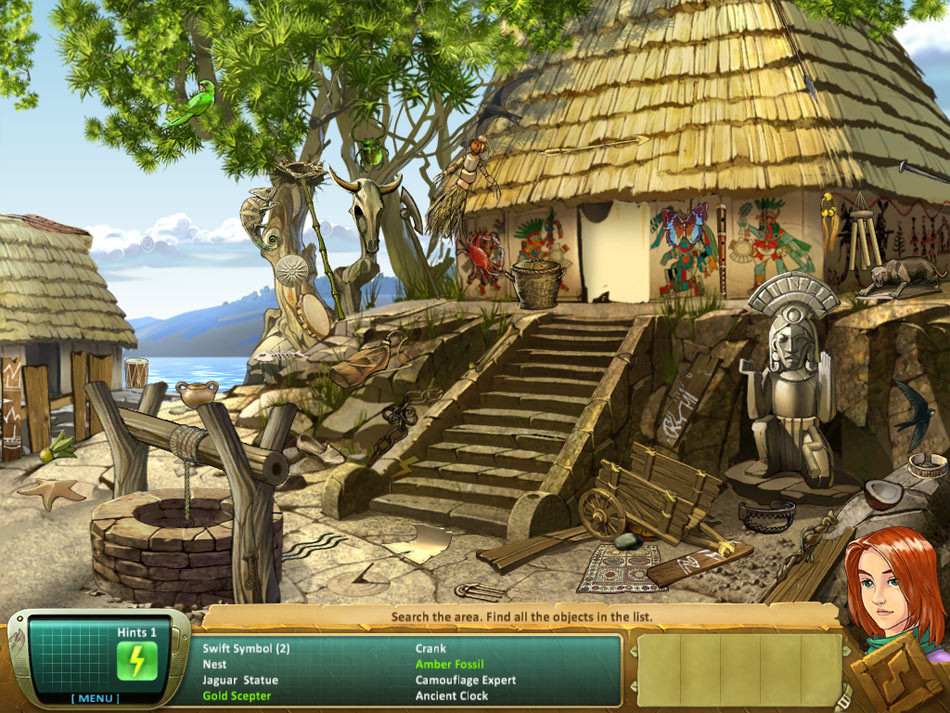Open the game MENU
This screenshot has height=713, width=950.
tap(96, 698)
